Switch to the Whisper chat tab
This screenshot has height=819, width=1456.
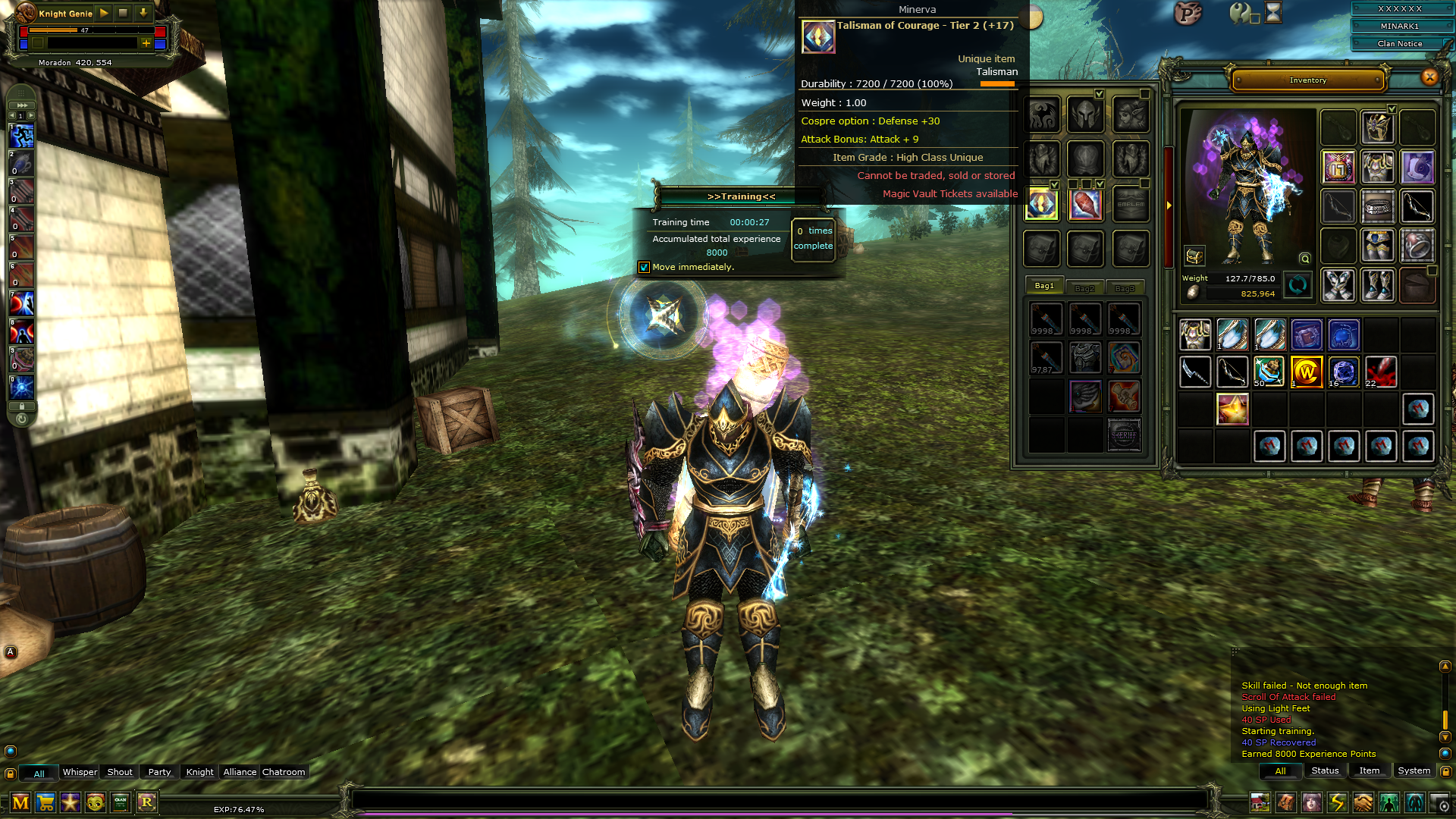click(x=80, y=772)
